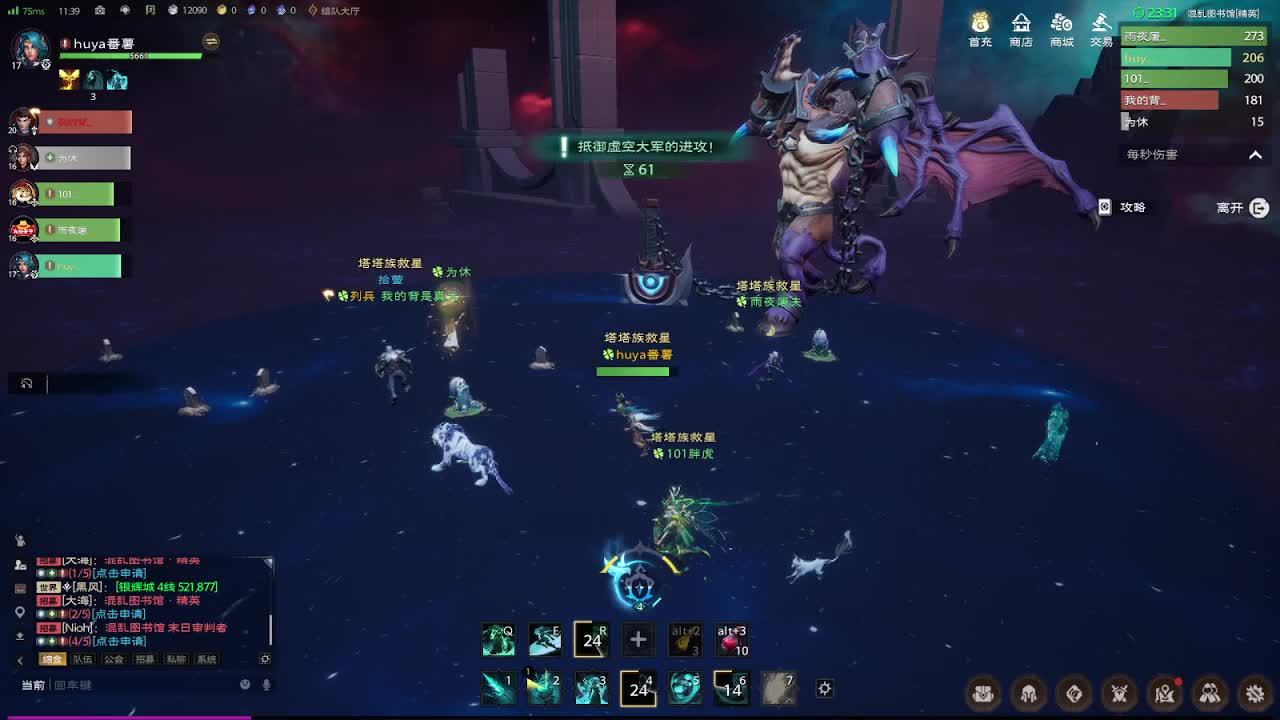Select party member 101 in the party list

coord(77,194)
